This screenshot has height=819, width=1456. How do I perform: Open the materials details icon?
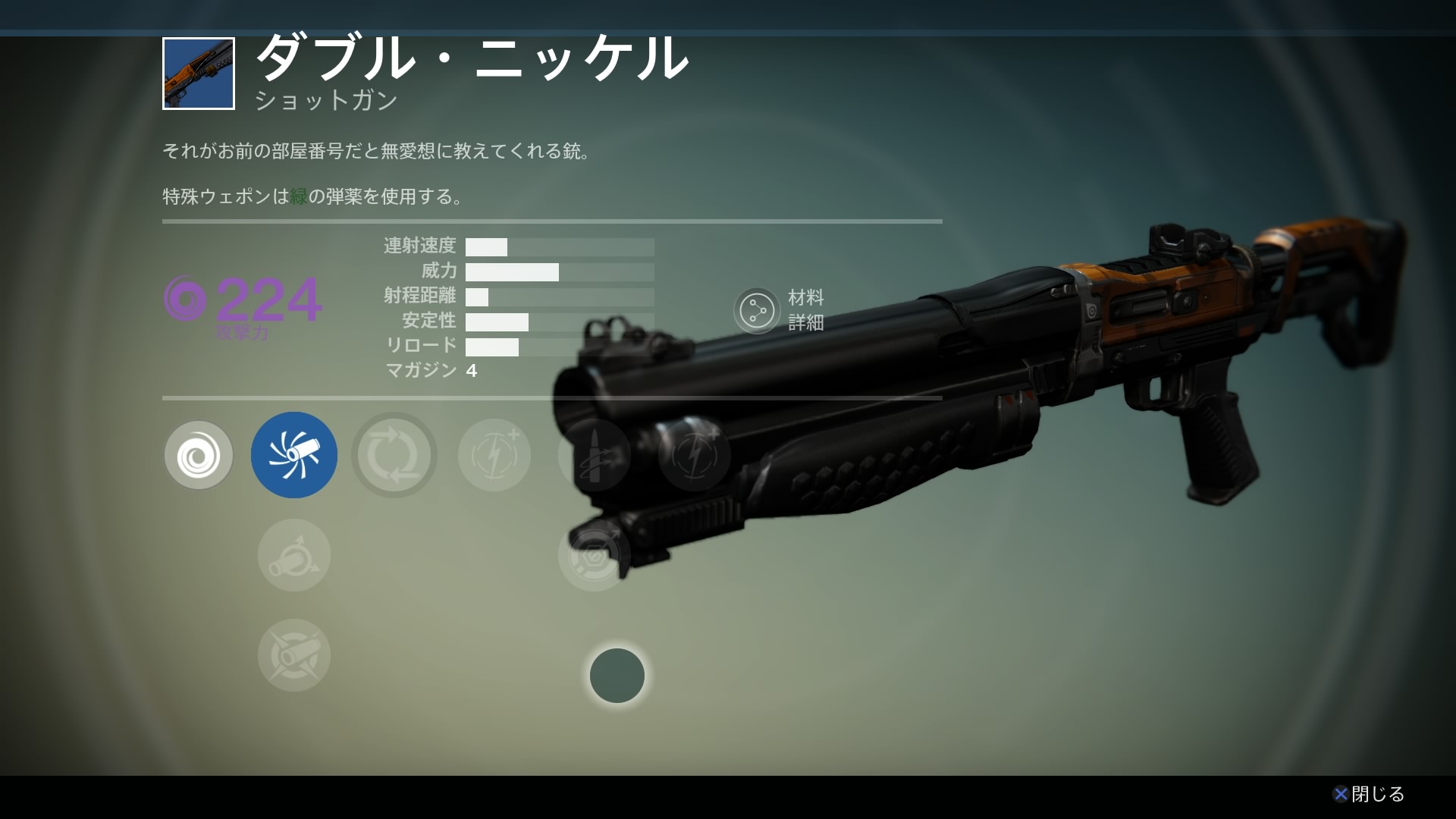pos(757,310)
